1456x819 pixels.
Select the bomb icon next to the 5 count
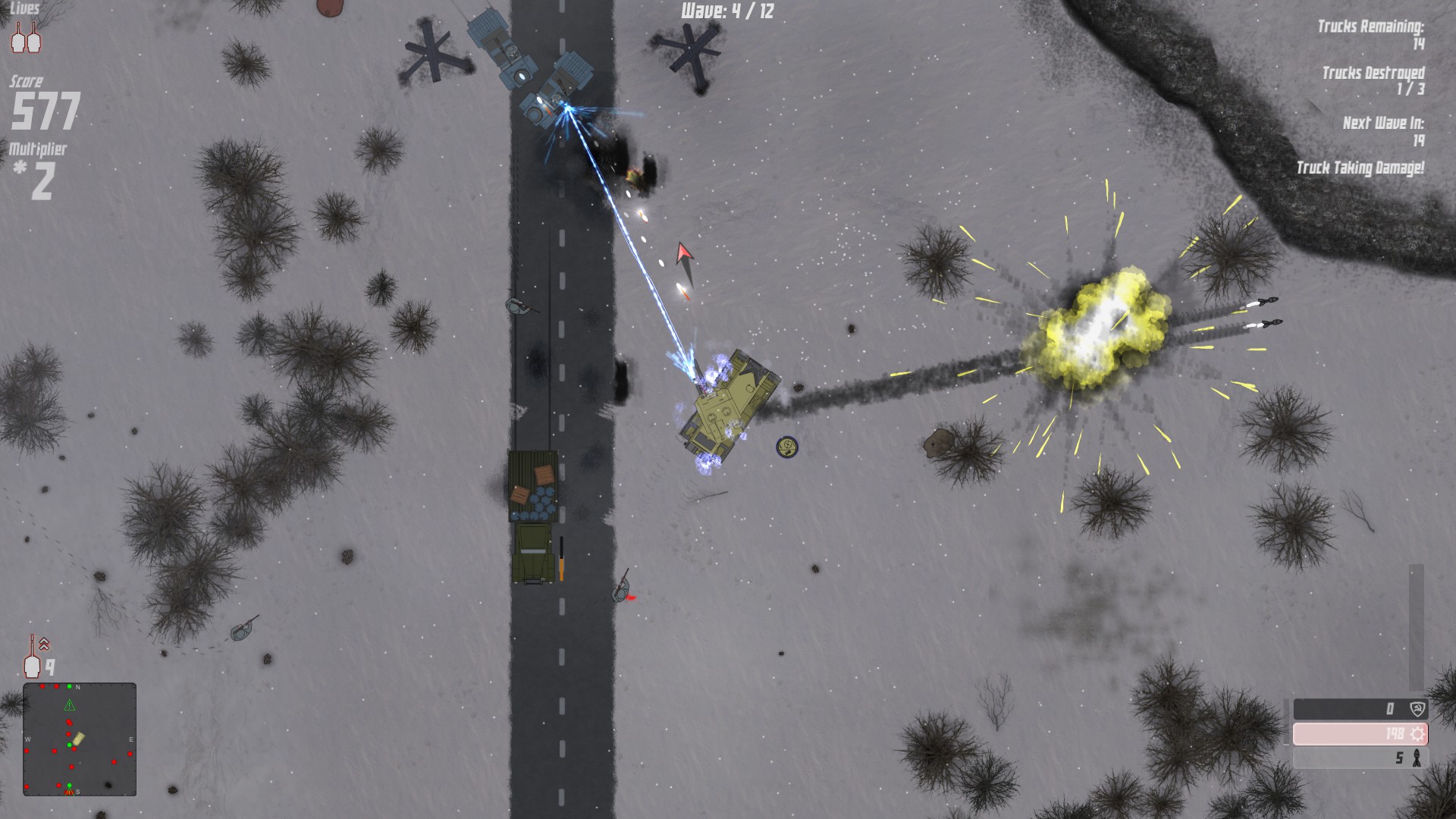[x=1417, y=758]
